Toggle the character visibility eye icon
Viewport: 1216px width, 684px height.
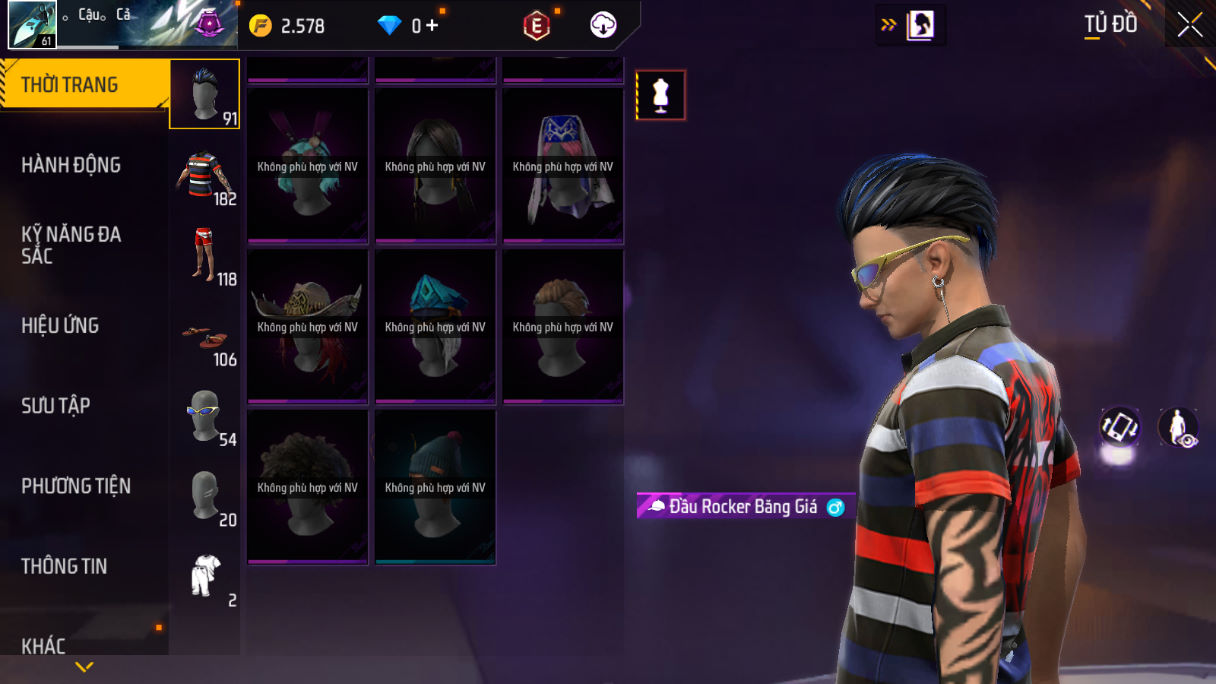point(1178,427)
